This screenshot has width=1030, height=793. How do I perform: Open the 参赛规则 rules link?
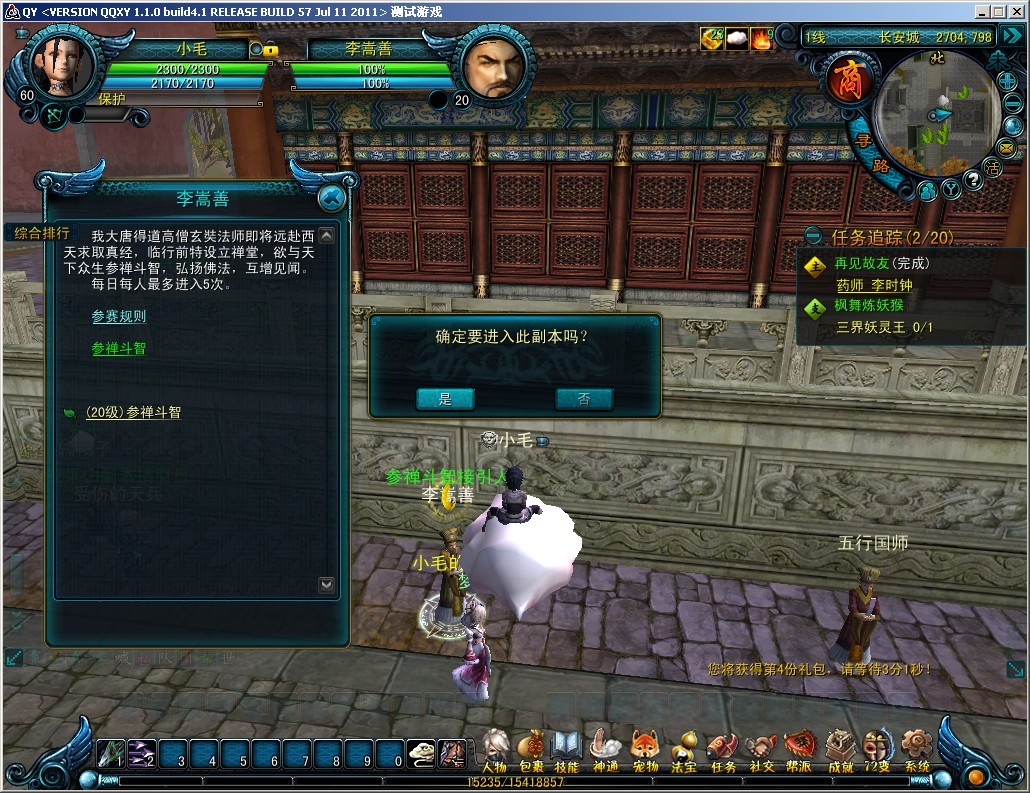pos(119,317)
